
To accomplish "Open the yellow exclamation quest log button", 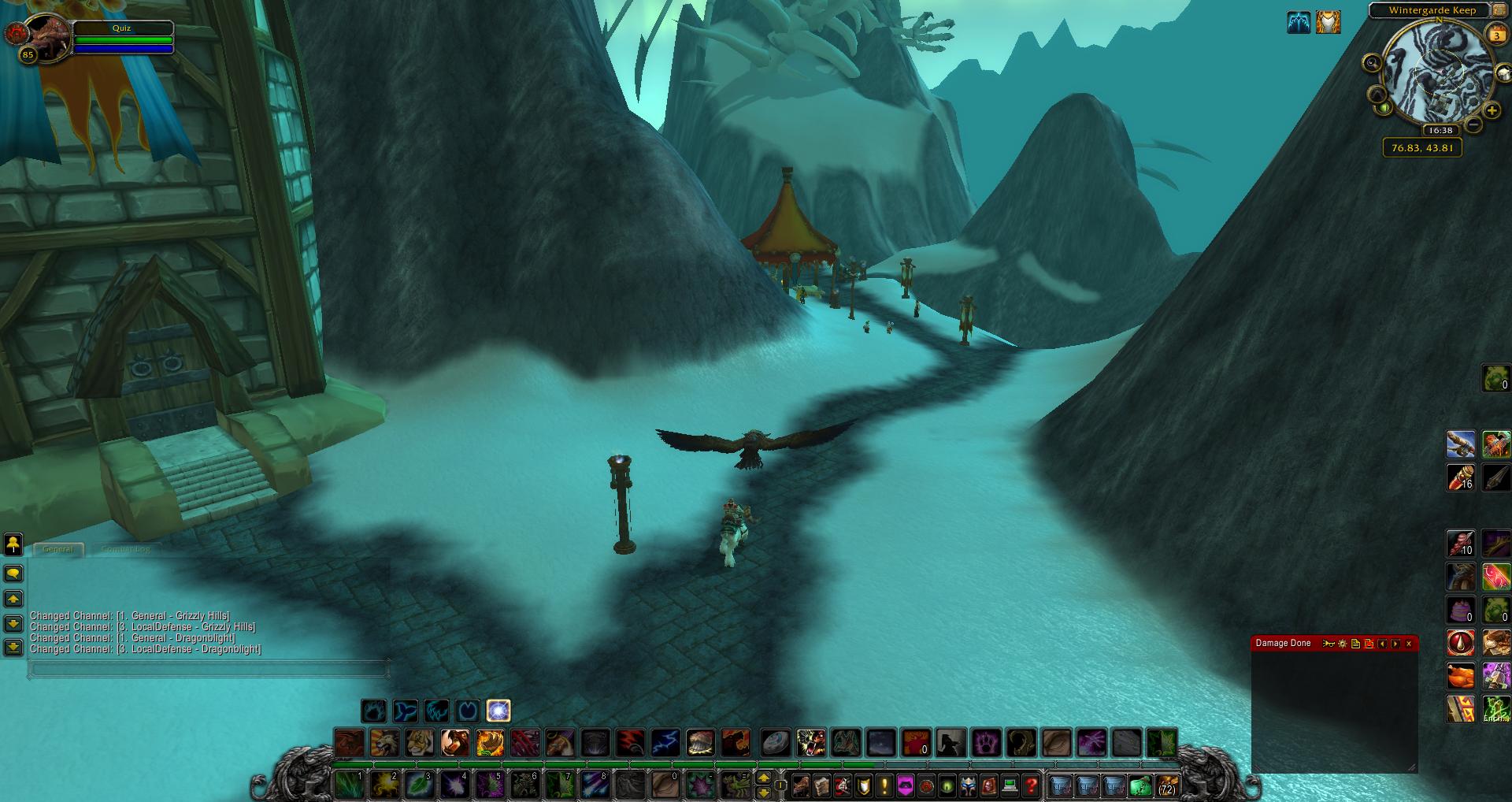I will pos(884,785).
